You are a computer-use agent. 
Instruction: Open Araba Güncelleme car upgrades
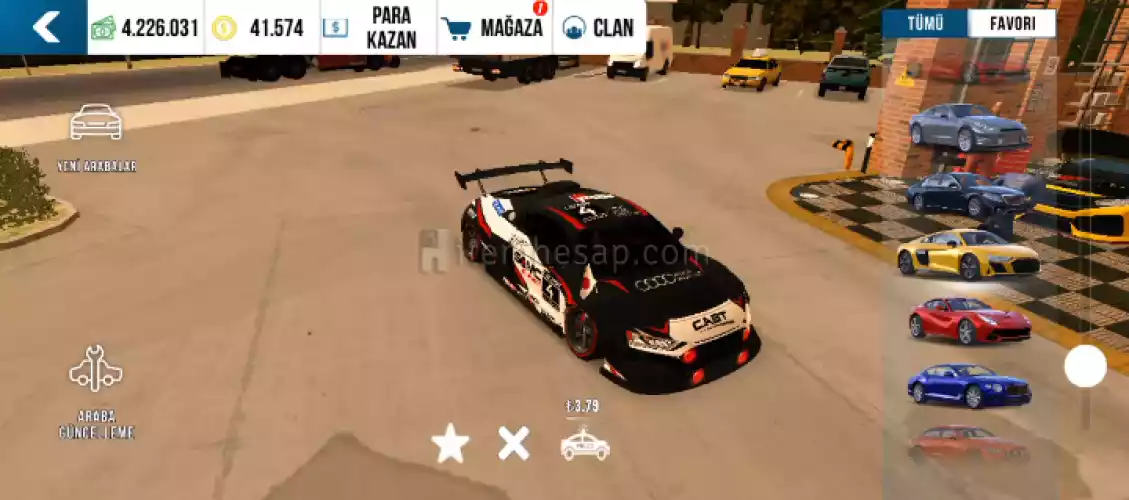tap(96, 390)
